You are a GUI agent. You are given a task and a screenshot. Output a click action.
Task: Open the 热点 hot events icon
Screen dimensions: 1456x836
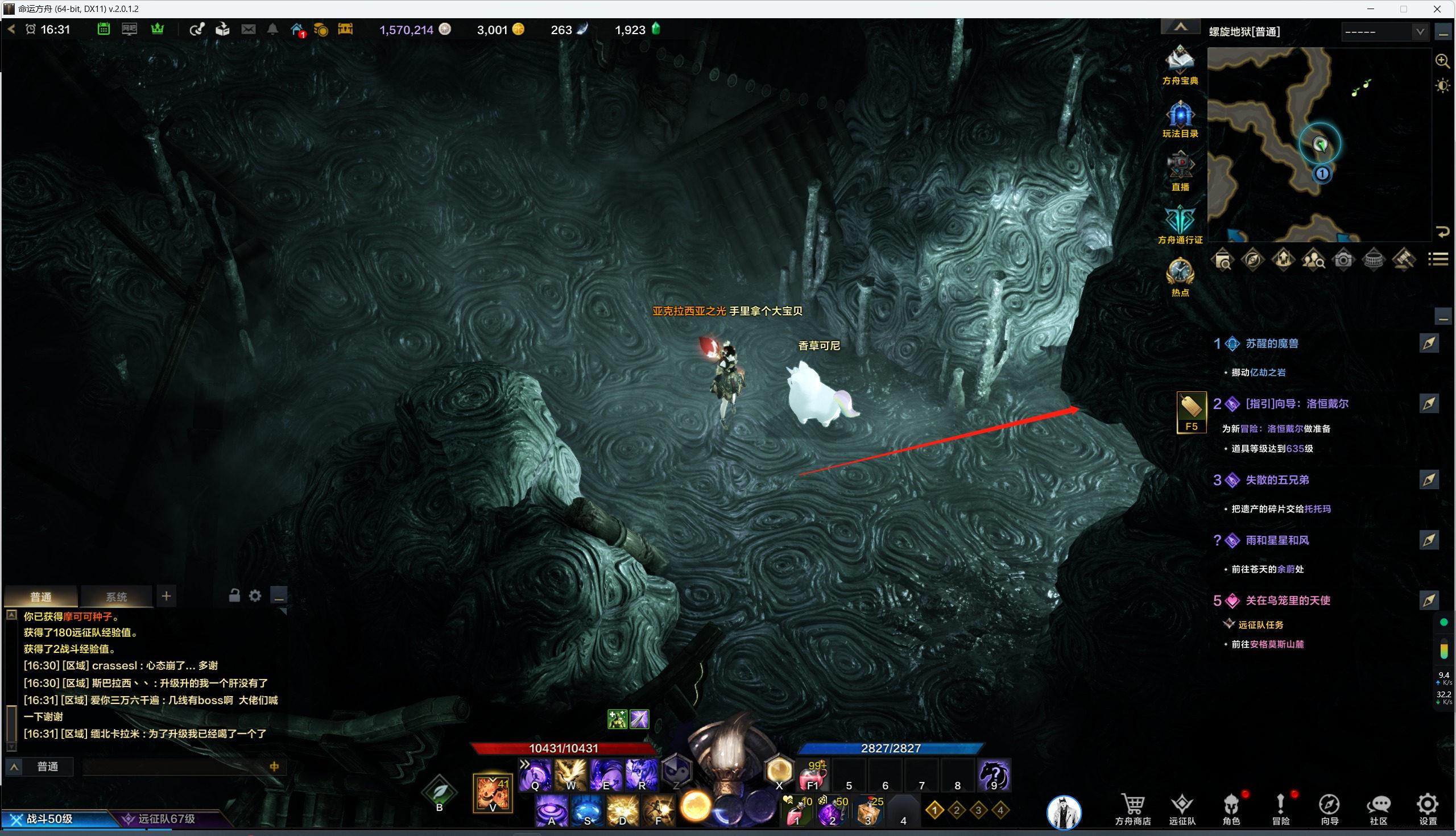coord(1180,276)
